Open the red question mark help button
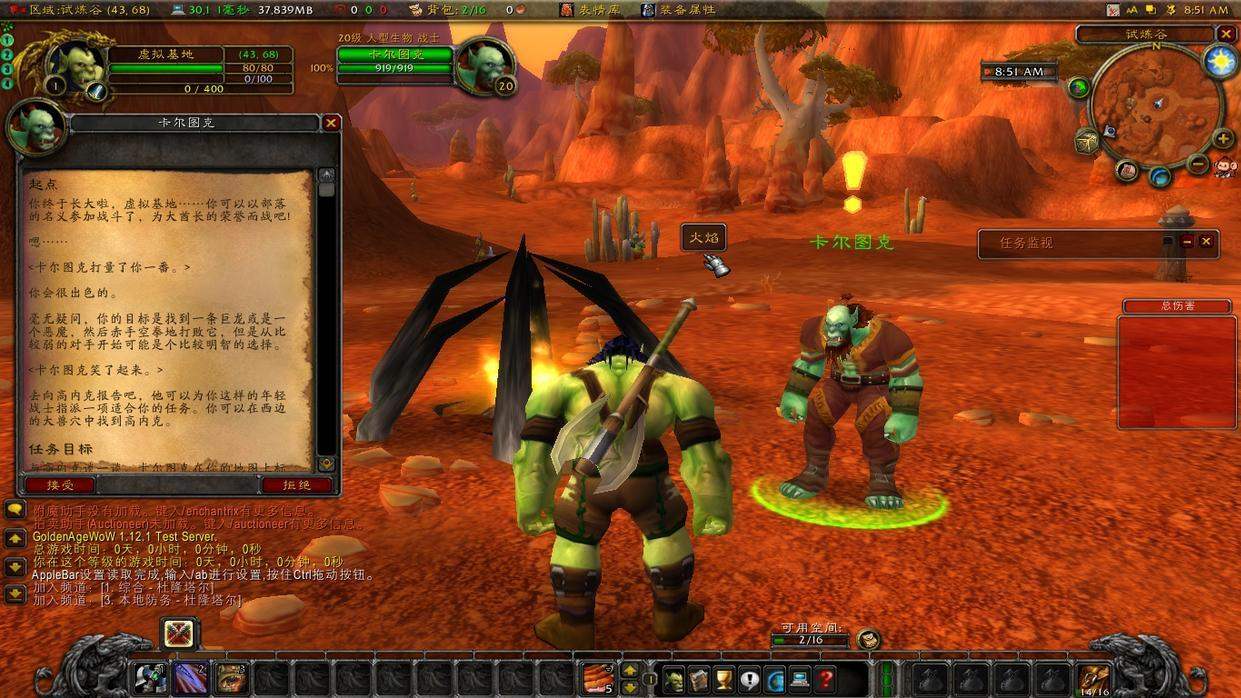1241x698 pixels. [826, 680]
